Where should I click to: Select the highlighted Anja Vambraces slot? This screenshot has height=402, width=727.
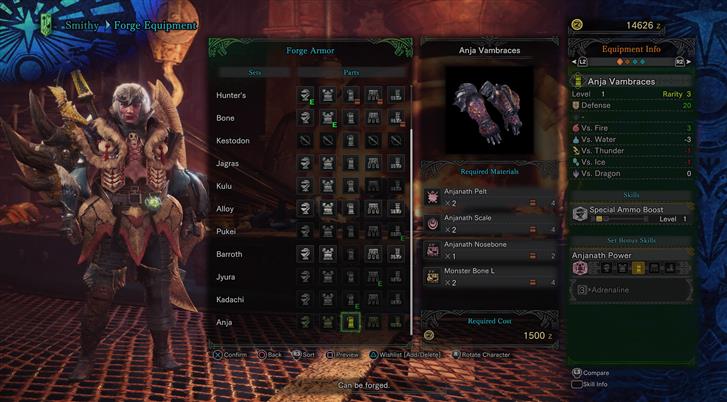coord(350,322)
